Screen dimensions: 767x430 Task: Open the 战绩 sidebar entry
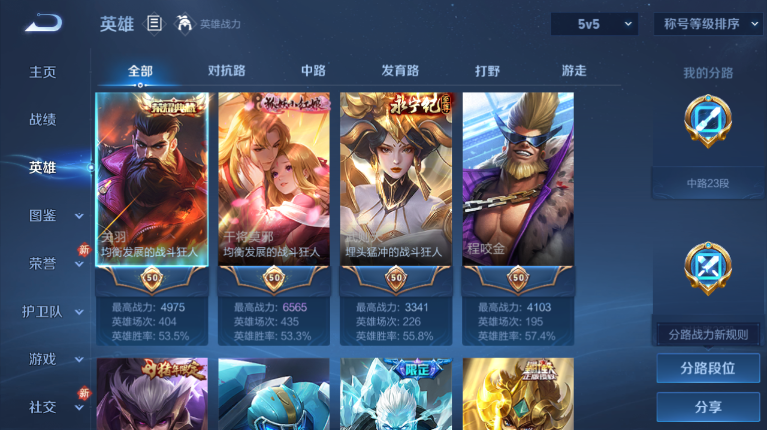click(43, 119)
